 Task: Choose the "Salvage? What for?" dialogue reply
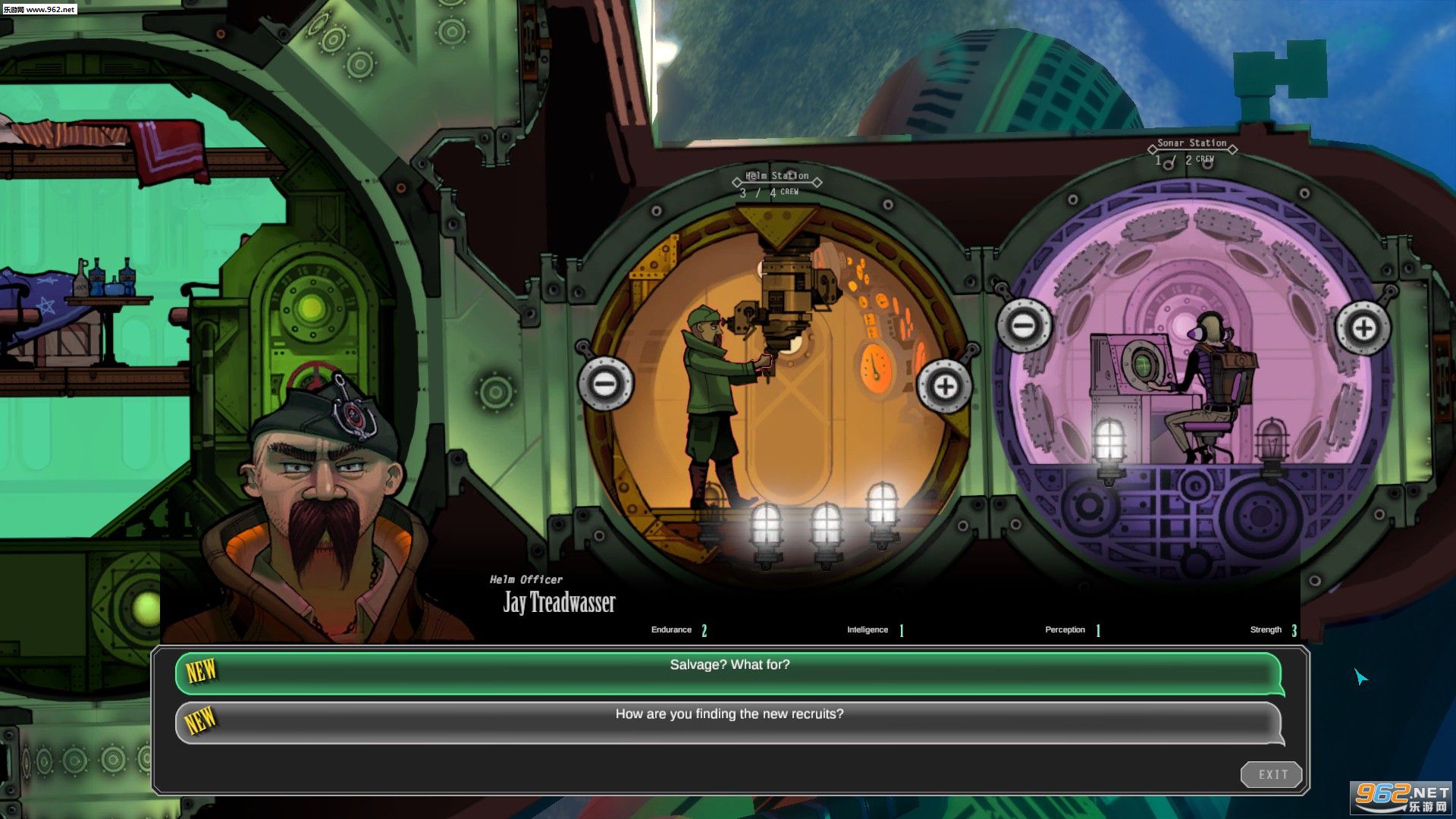tap(729, 671)
